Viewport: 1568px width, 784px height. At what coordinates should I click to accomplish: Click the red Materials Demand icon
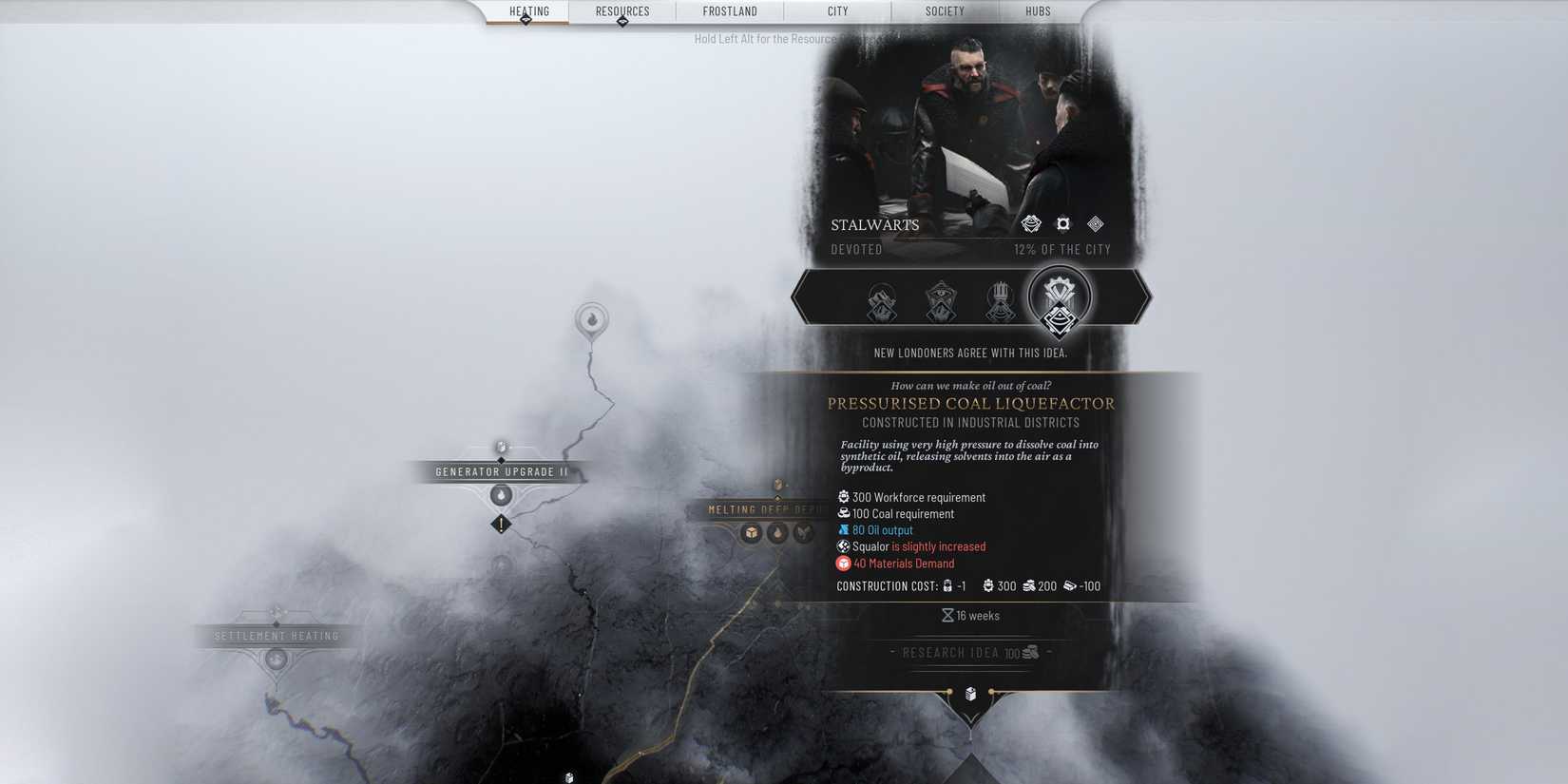843,563
